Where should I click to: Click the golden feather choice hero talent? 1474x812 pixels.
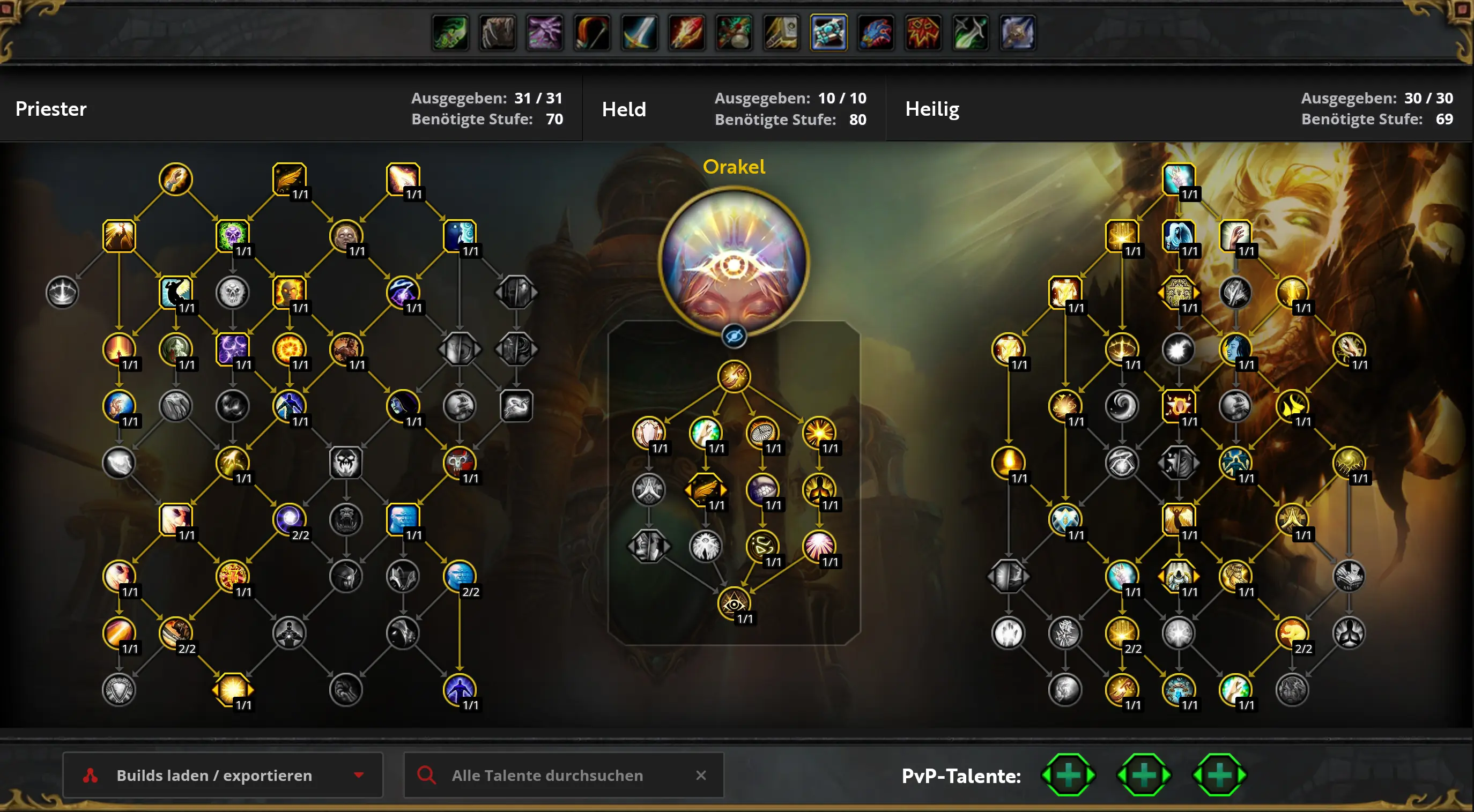[706, 489]
